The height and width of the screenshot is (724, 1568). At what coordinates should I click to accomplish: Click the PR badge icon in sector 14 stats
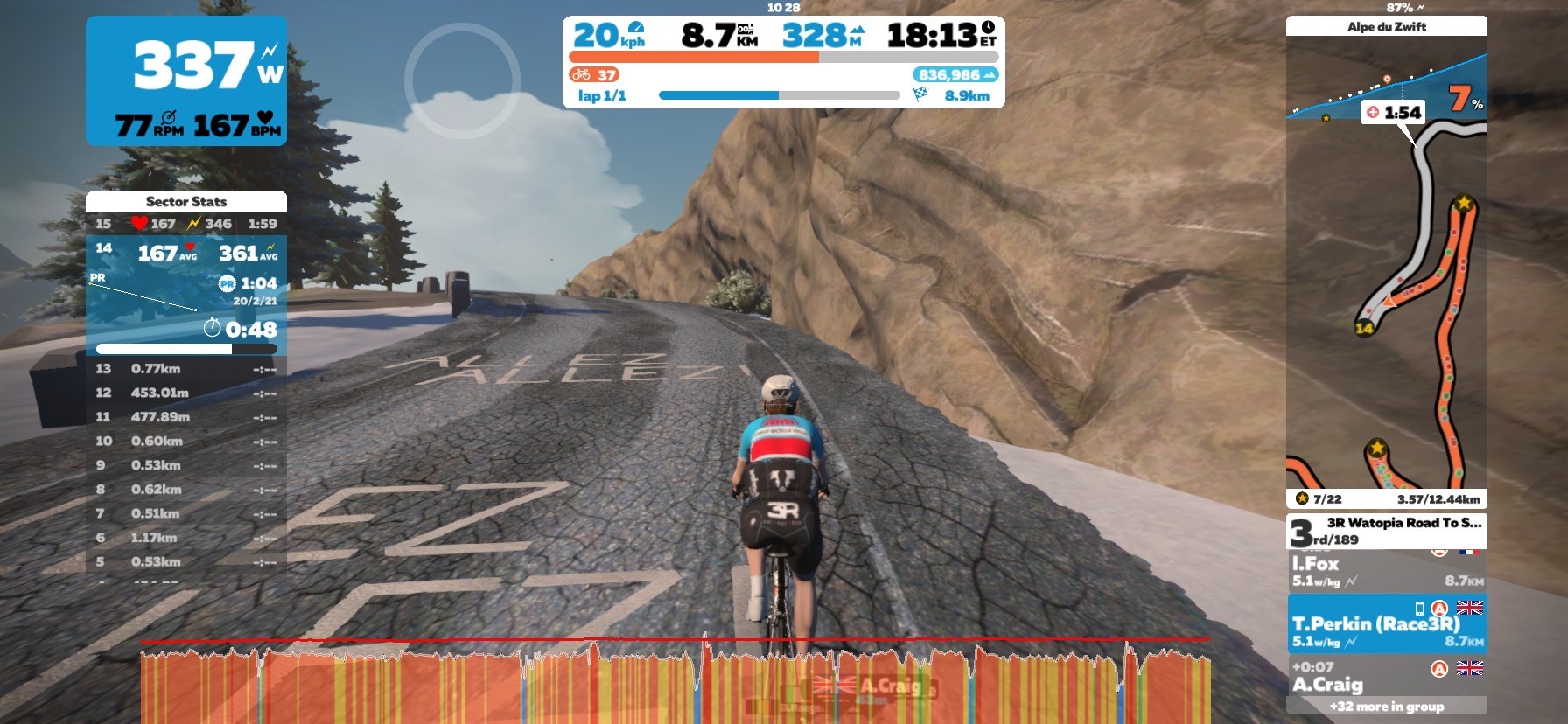pos(227,282)
